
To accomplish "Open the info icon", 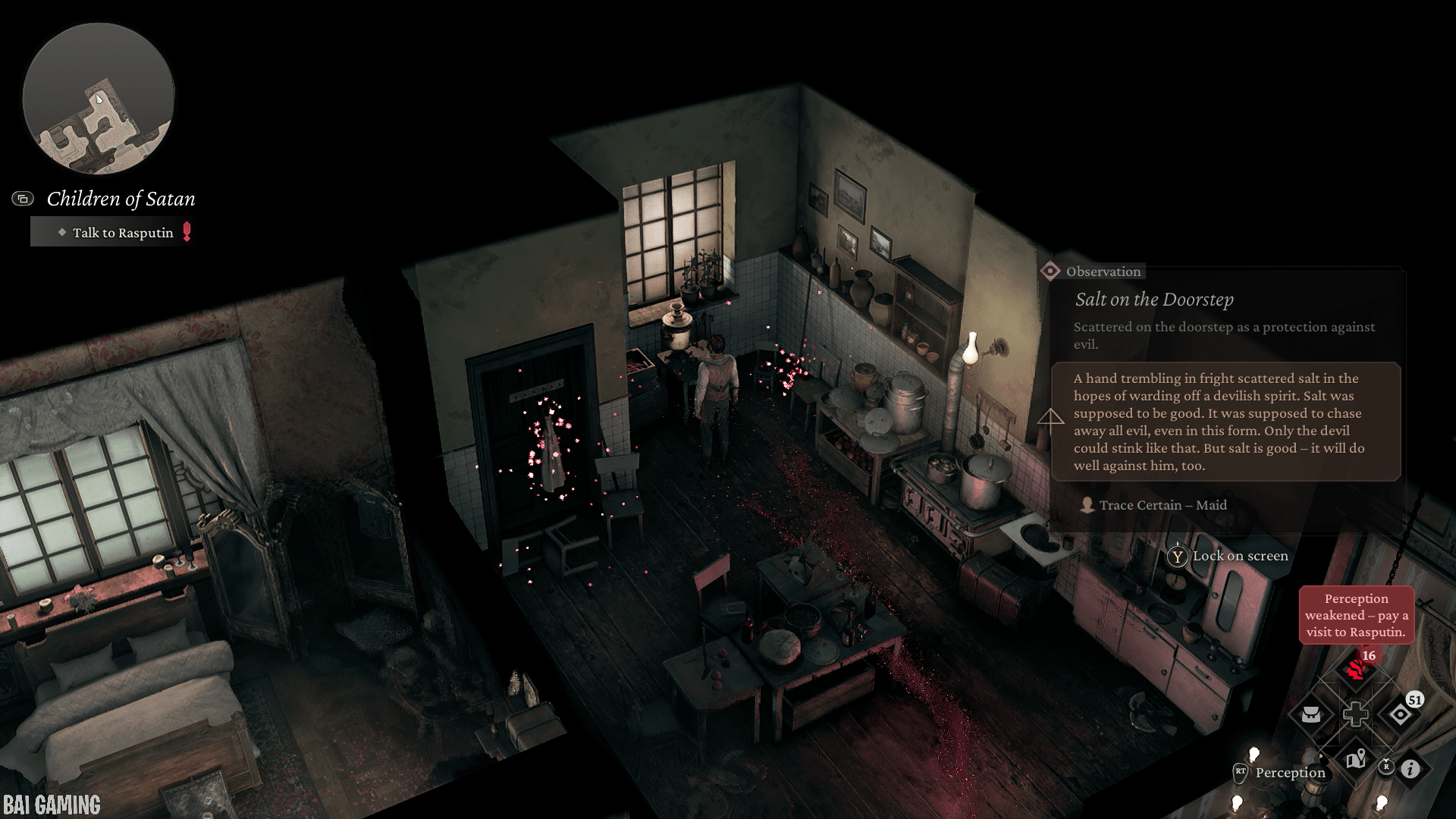I will [x=1410, y=769].
